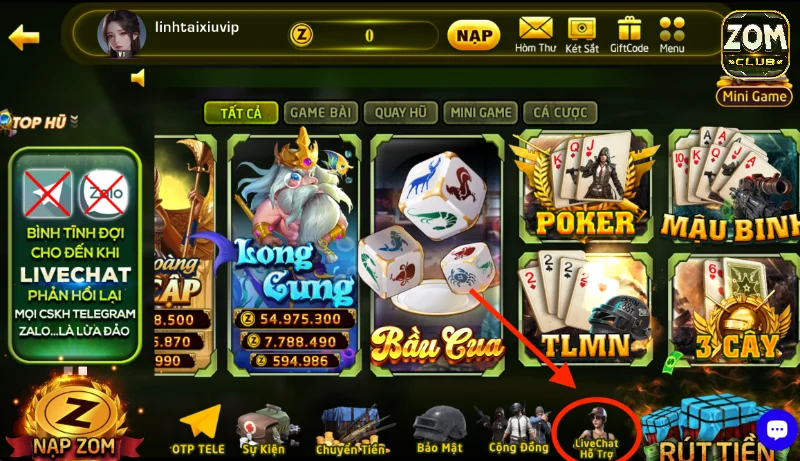The width and height of the screenshot is (800, 461).
Task: Open the Menu hamburger icon
Action: [672, 34]
